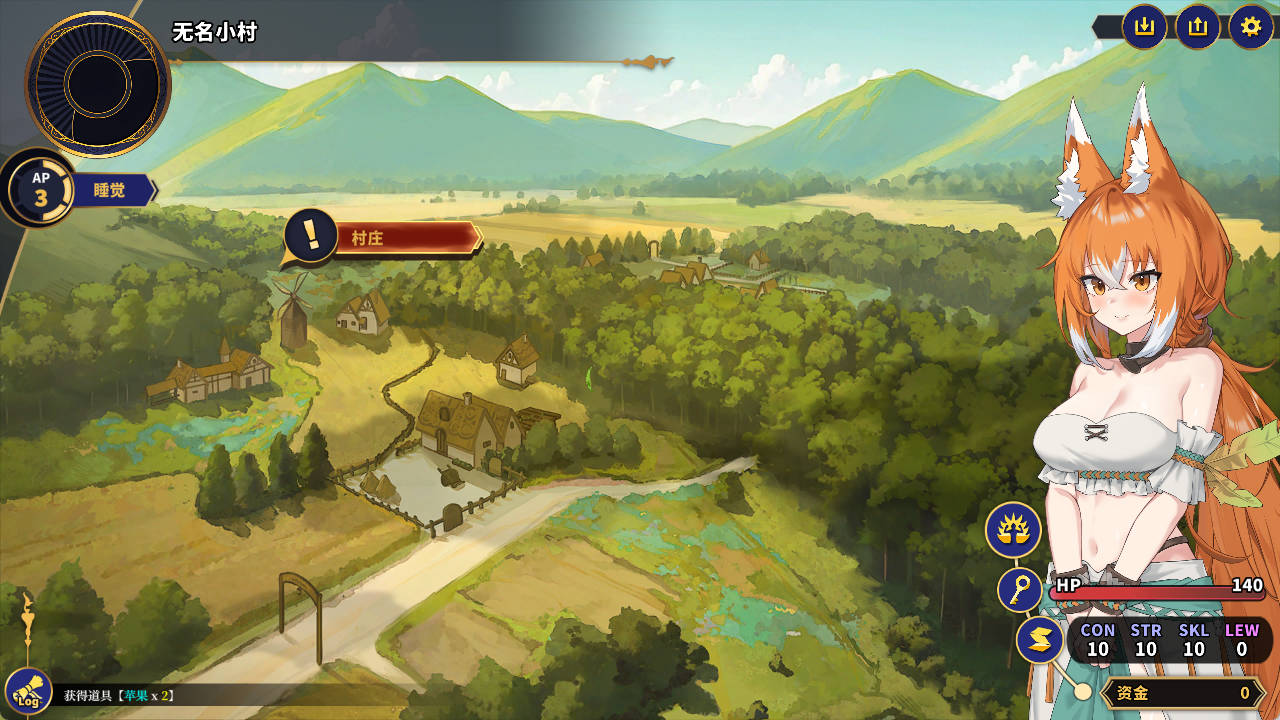This screenshot has height=720, width=1280.
Task: Open the Log scroll icon
Action: pyautogui.click(x=28, y=692)
